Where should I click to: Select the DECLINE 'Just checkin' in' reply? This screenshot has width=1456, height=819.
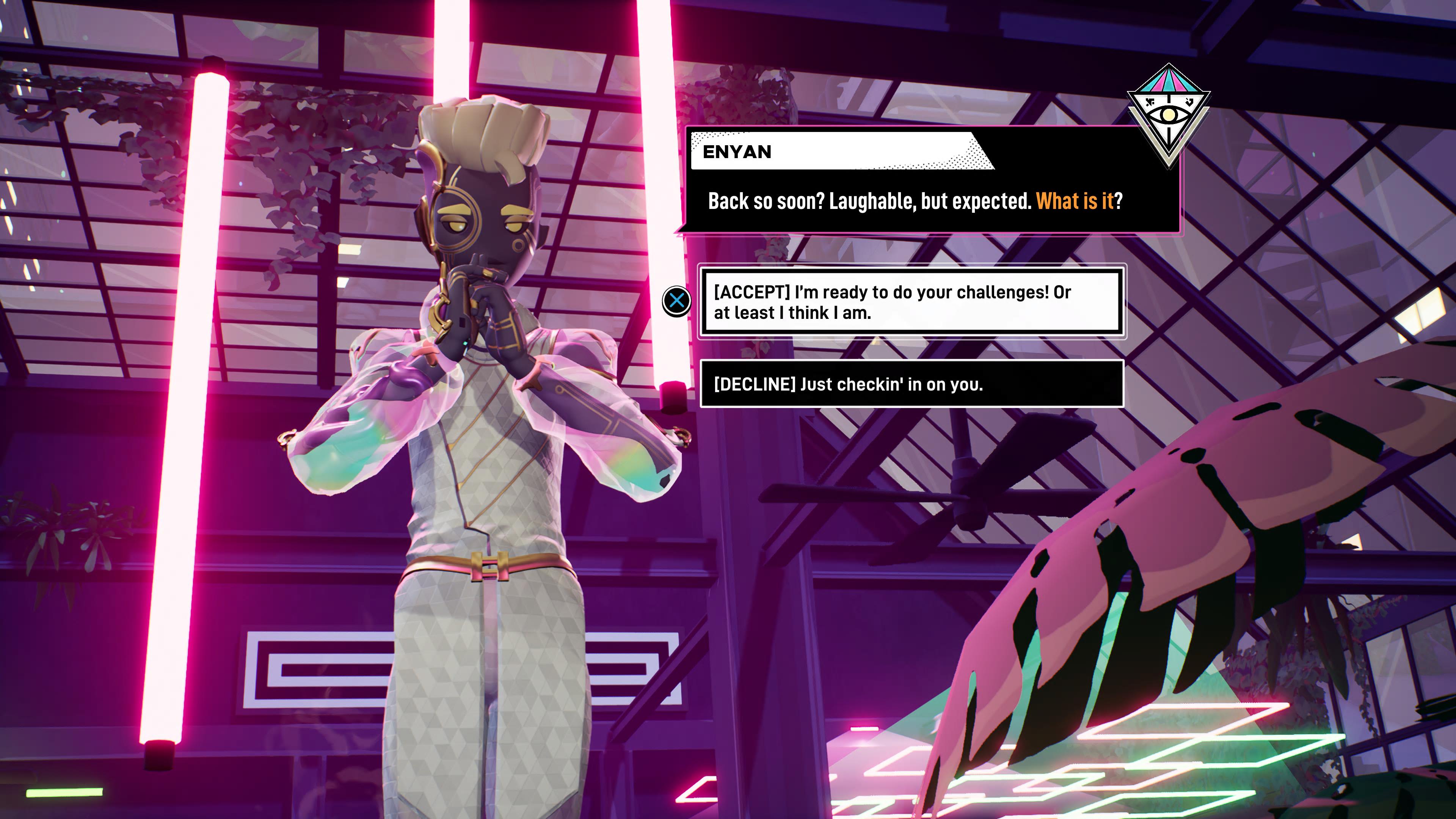point(911,384)
